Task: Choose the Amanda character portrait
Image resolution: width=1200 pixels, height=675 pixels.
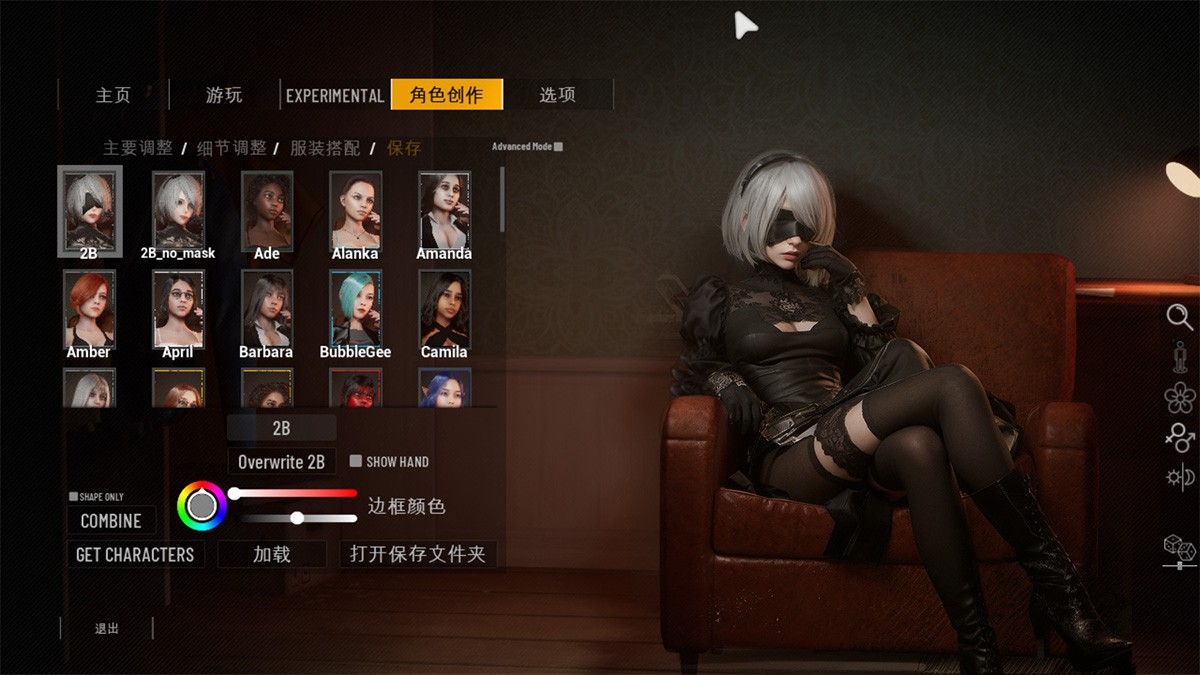Action: [x=444, y=210]
